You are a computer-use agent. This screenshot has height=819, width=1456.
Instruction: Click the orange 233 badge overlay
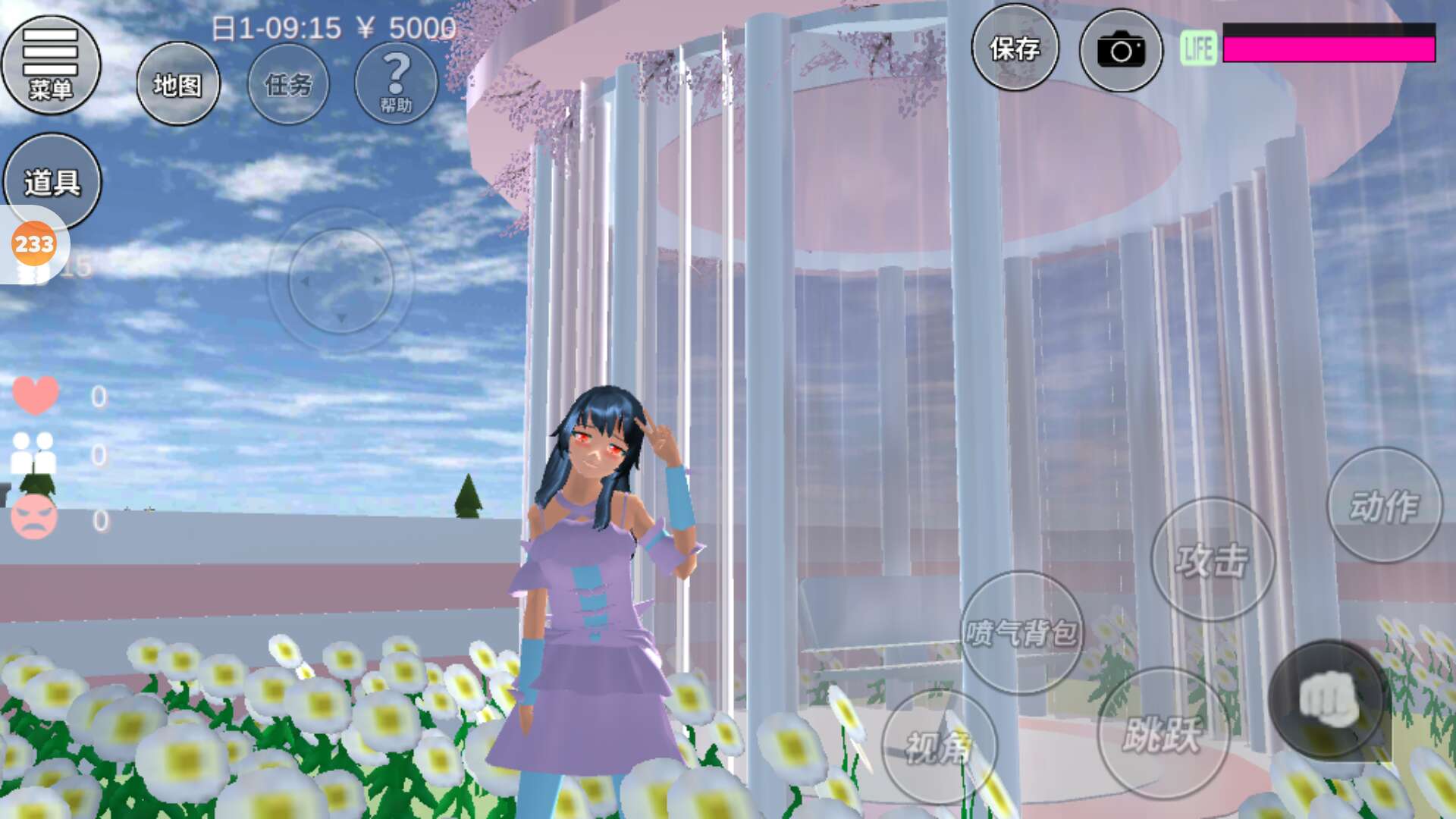[34, 244]
